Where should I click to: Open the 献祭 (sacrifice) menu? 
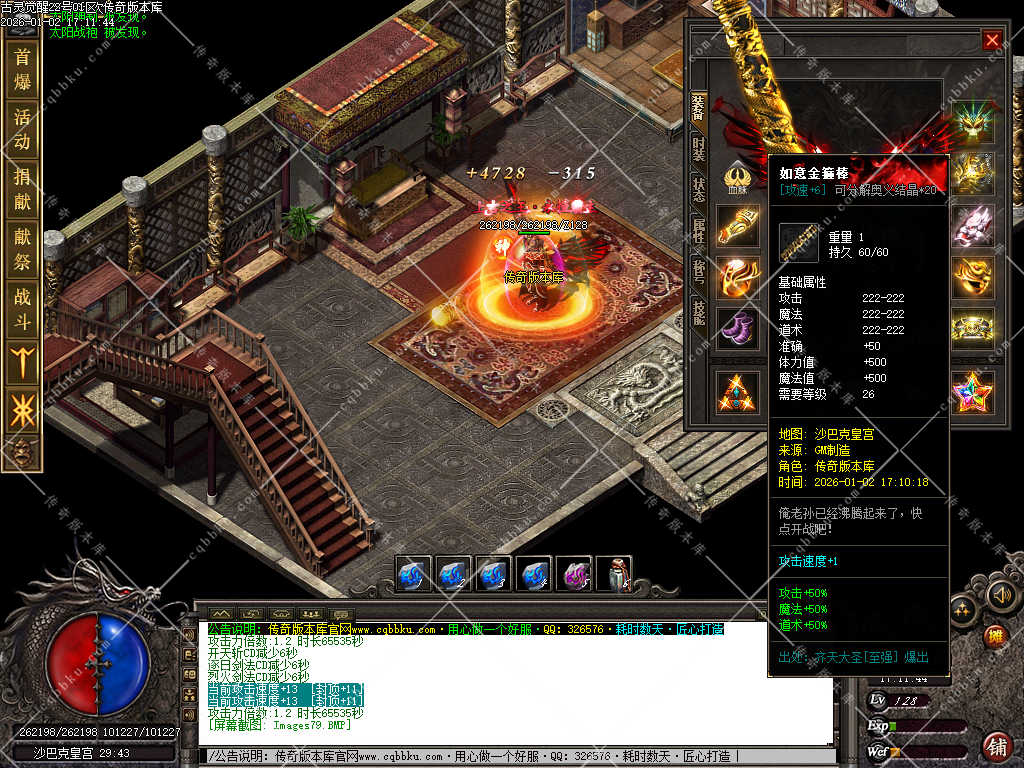tap(22, 249)
